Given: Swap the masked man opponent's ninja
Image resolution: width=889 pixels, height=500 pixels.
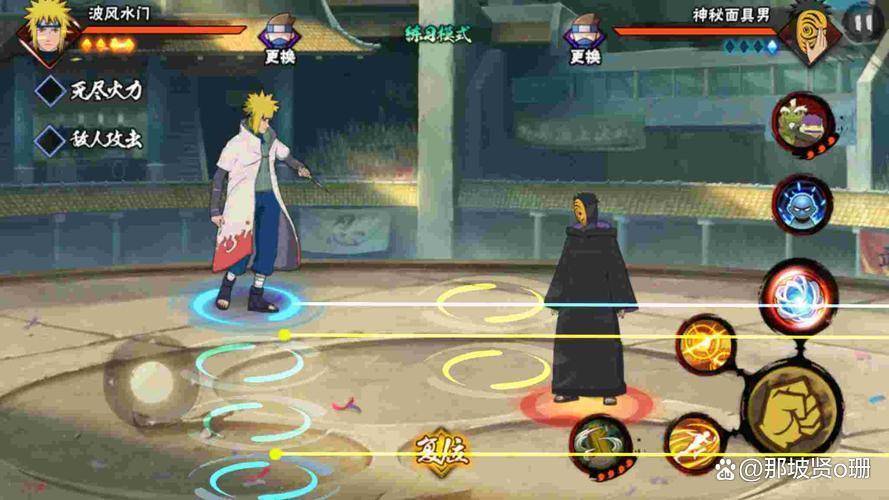Looking at the screenshot, I should coord(585,41).
